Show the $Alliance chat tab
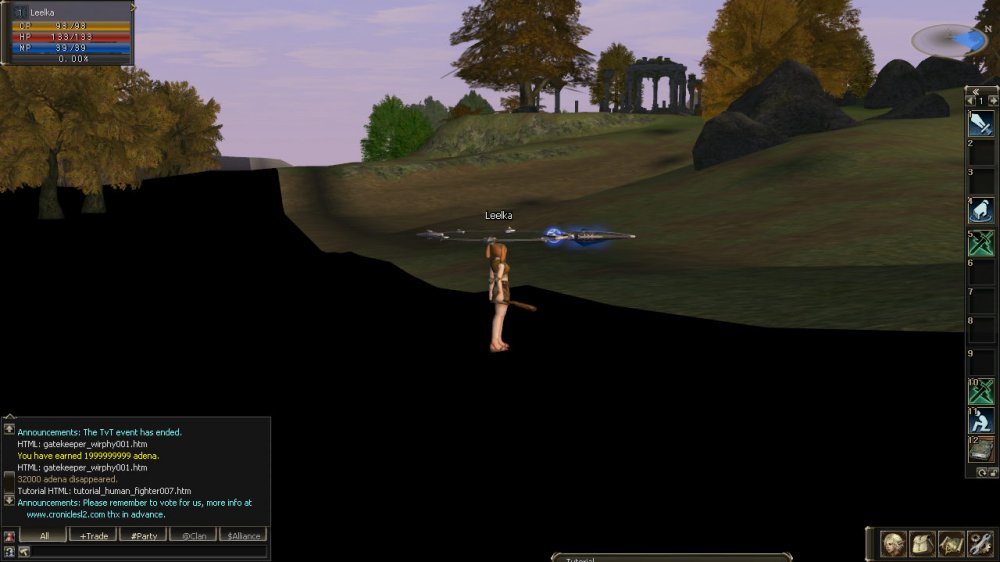Screen dimensions: 1000x562 click(243, 535)
